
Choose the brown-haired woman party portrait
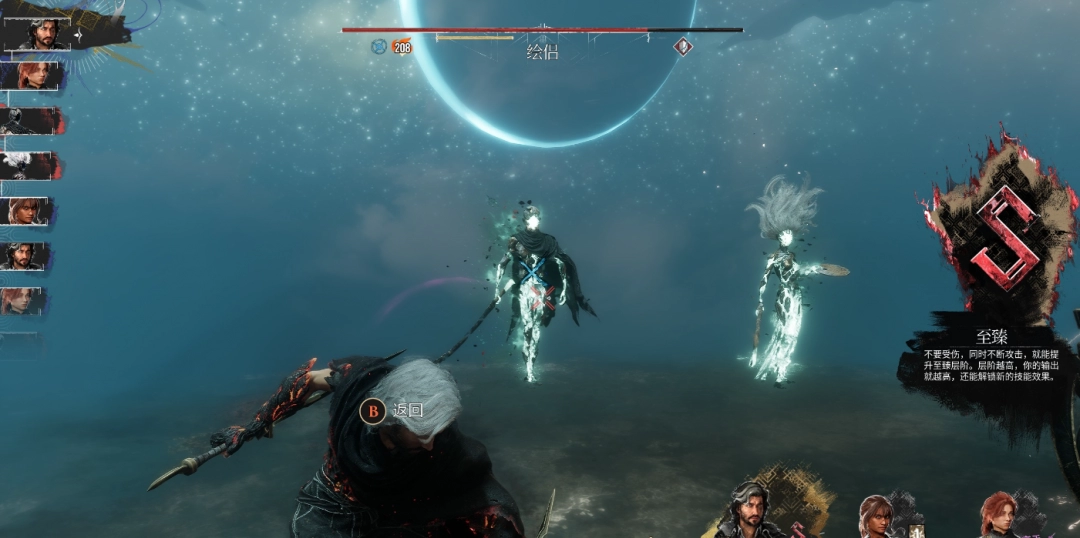(878, 517)
